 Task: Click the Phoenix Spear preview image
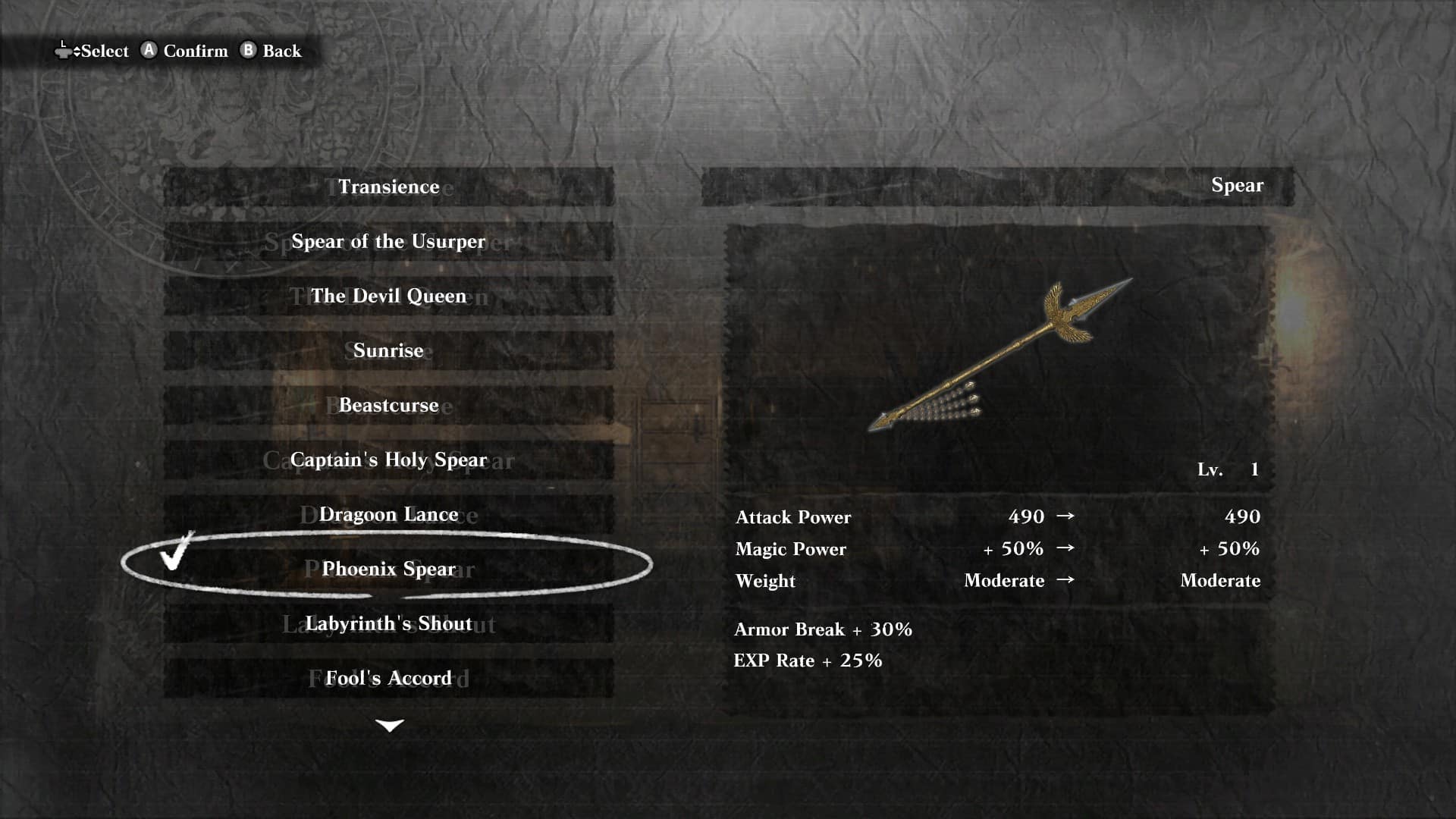[x=999, y=355]
